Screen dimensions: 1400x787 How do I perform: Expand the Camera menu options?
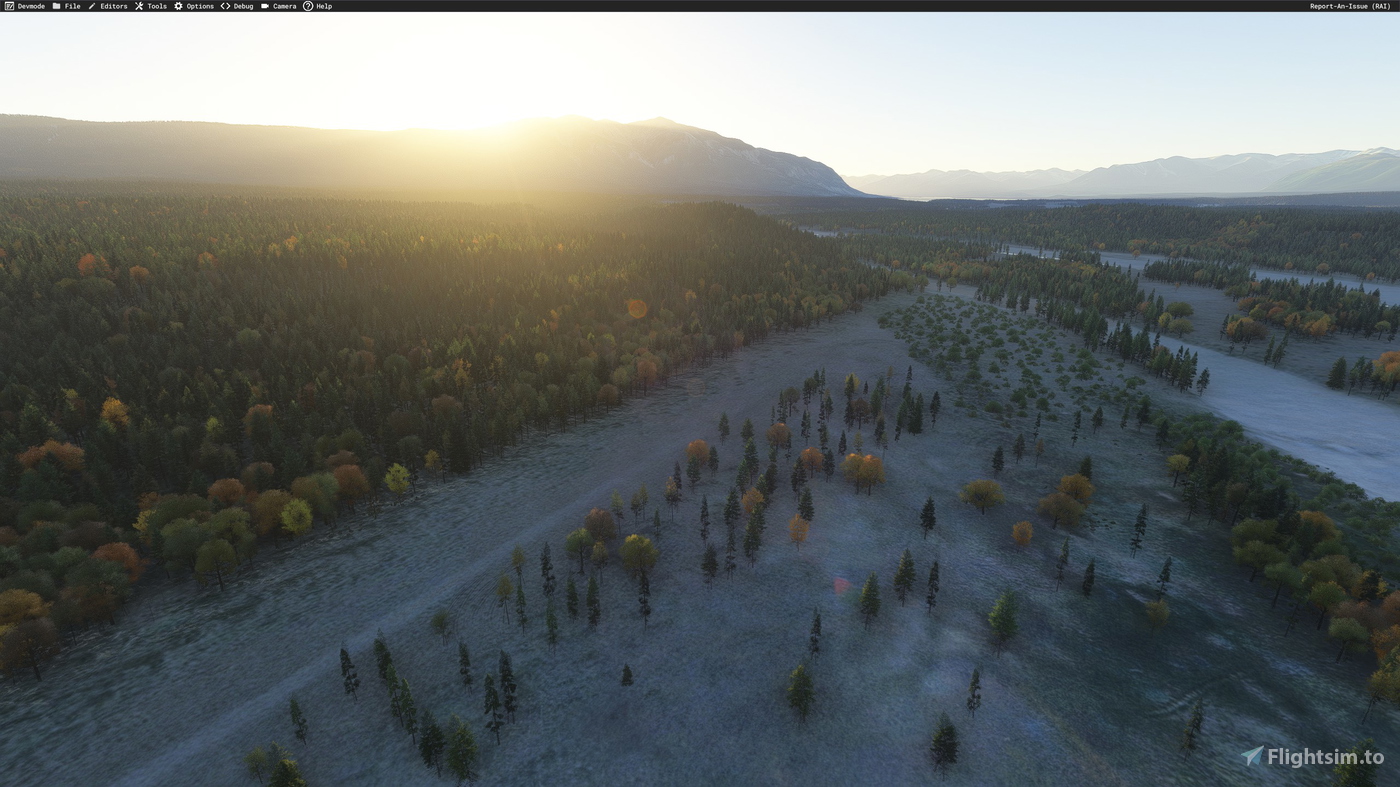click(282, 5)
